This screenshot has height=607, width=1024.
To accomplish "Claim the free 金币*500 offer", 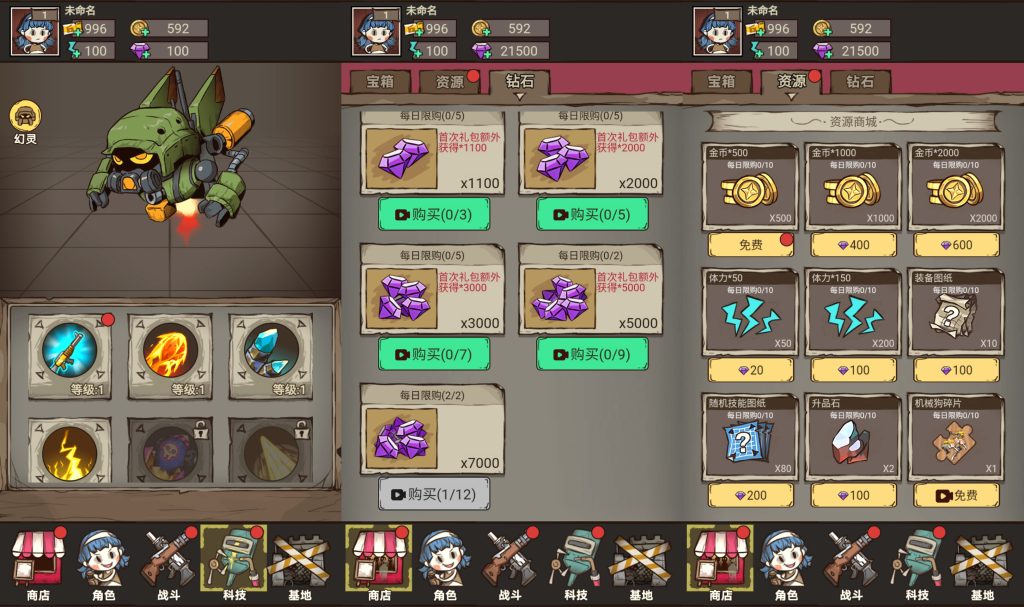I will (751, 244).
